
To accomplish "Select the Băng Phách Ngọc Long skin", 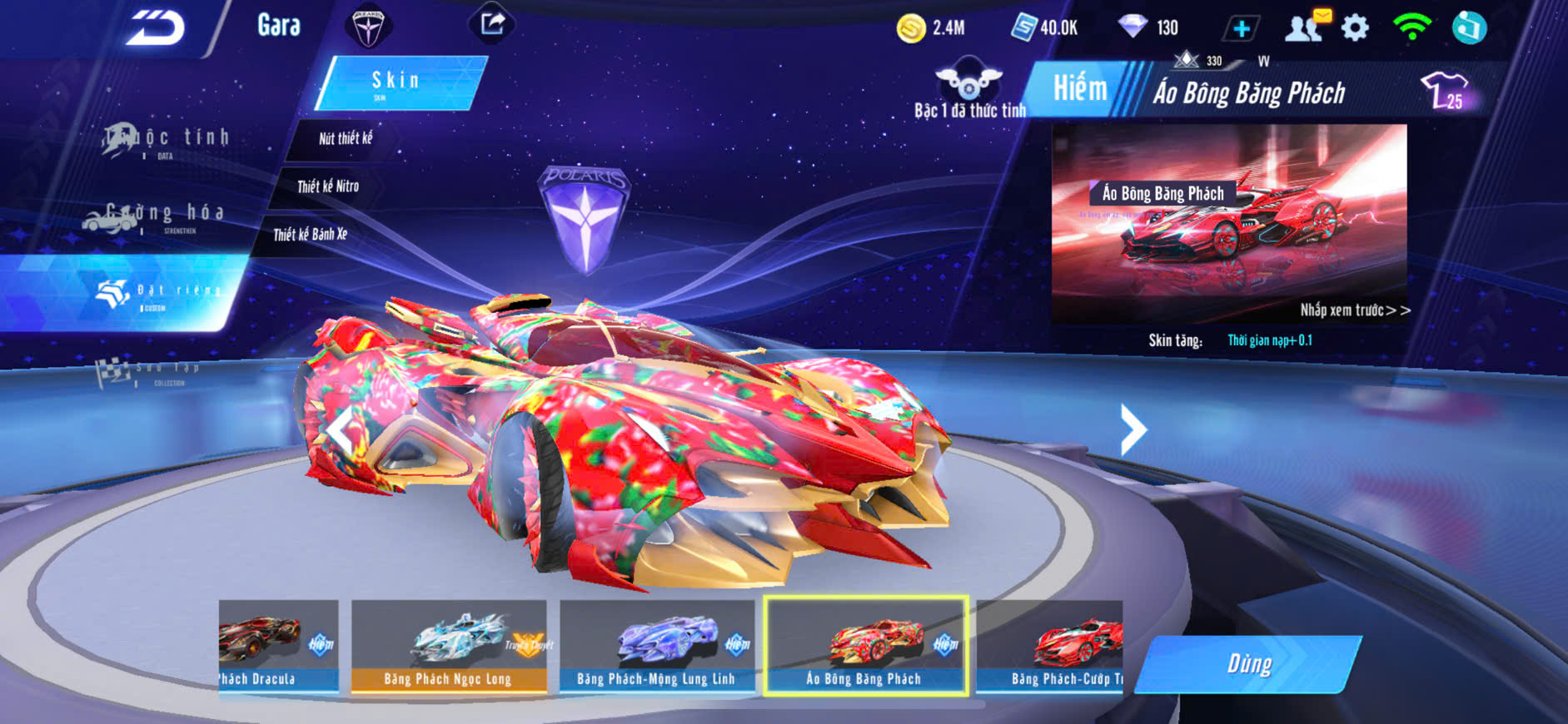I will click(448, 646).
